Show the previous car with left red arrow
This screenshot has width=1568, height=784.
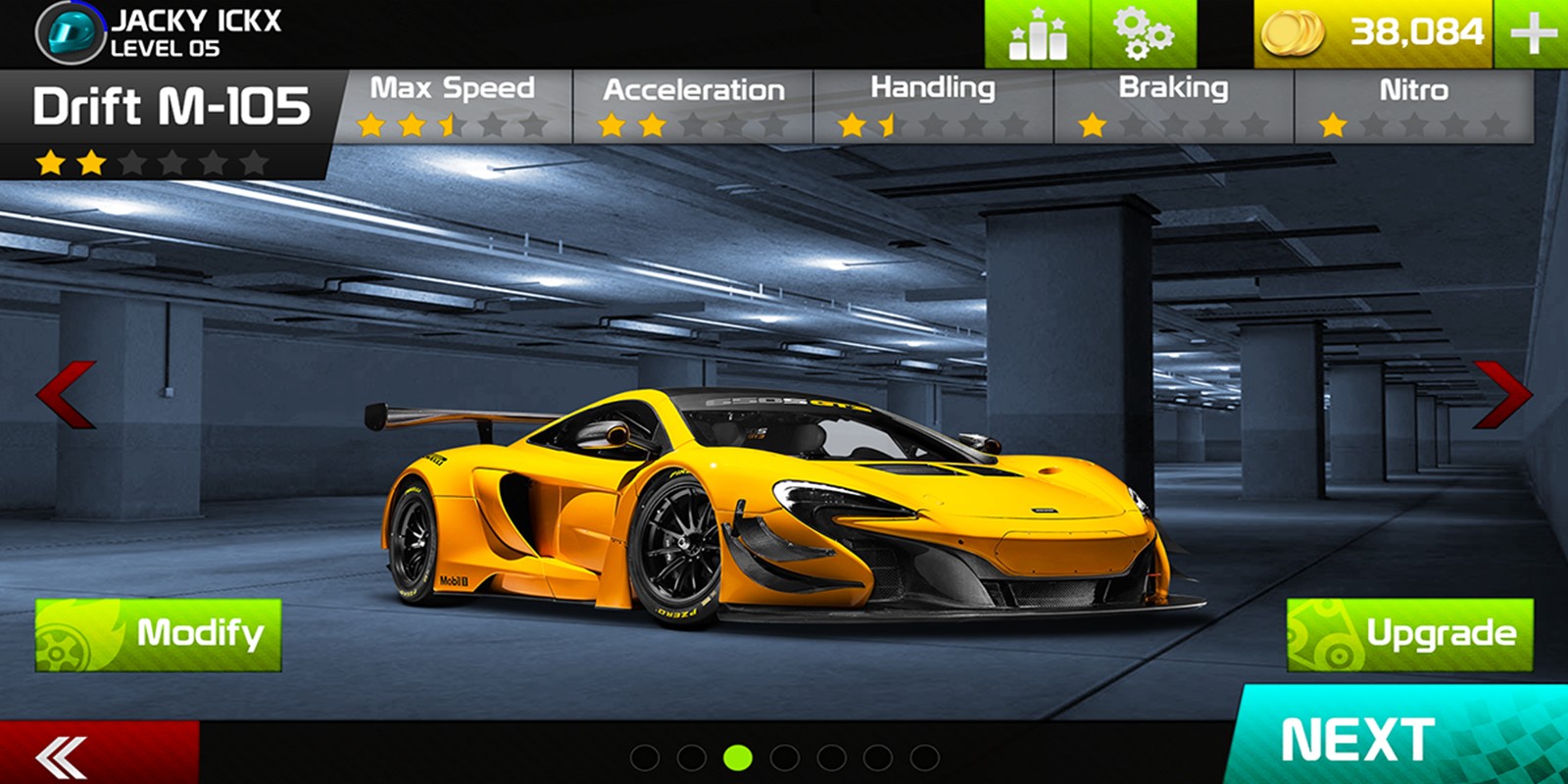point(66,394)
